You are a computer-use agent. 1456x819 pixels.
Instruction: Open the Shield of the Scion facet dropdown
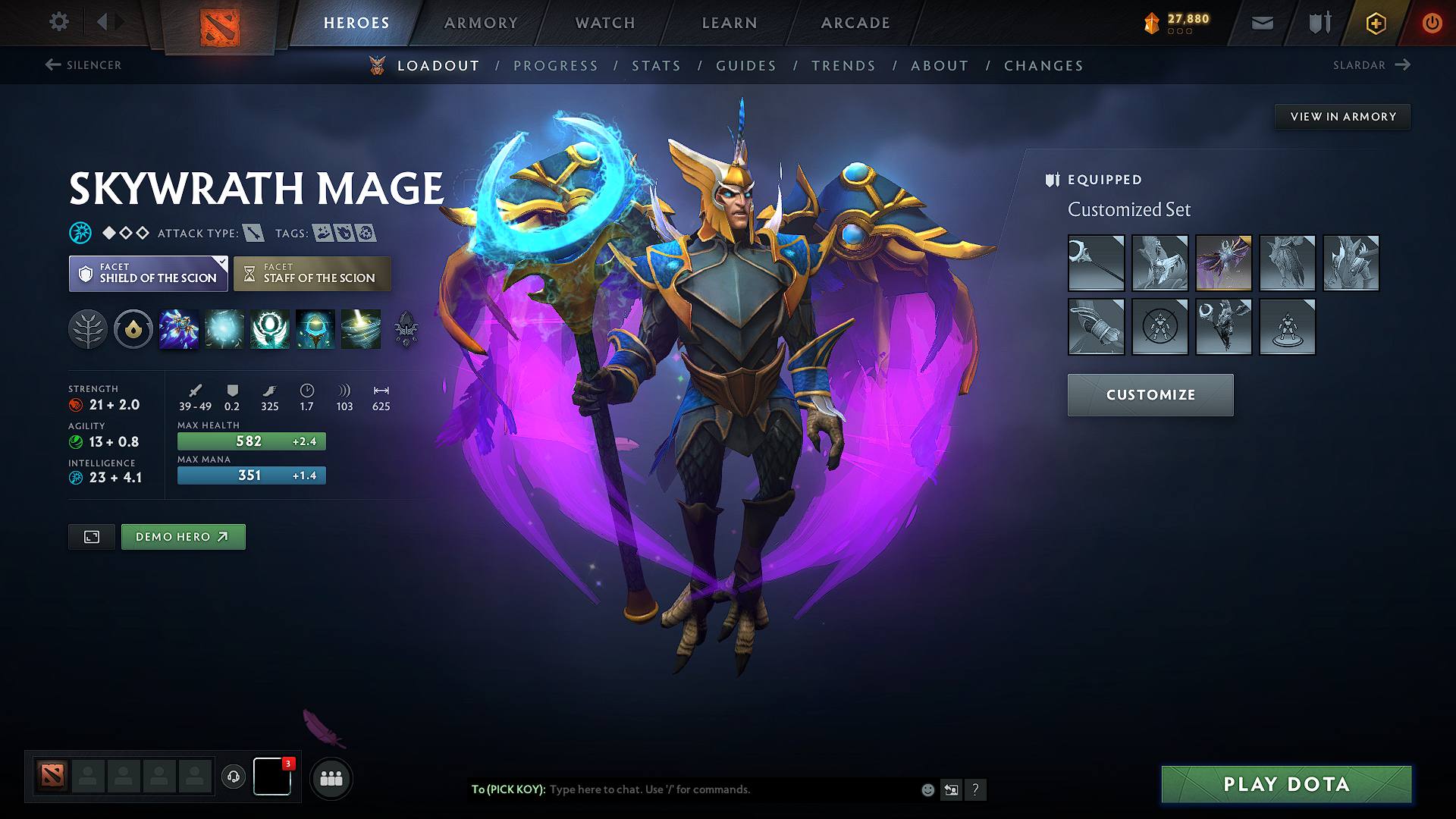coord(147,273)
